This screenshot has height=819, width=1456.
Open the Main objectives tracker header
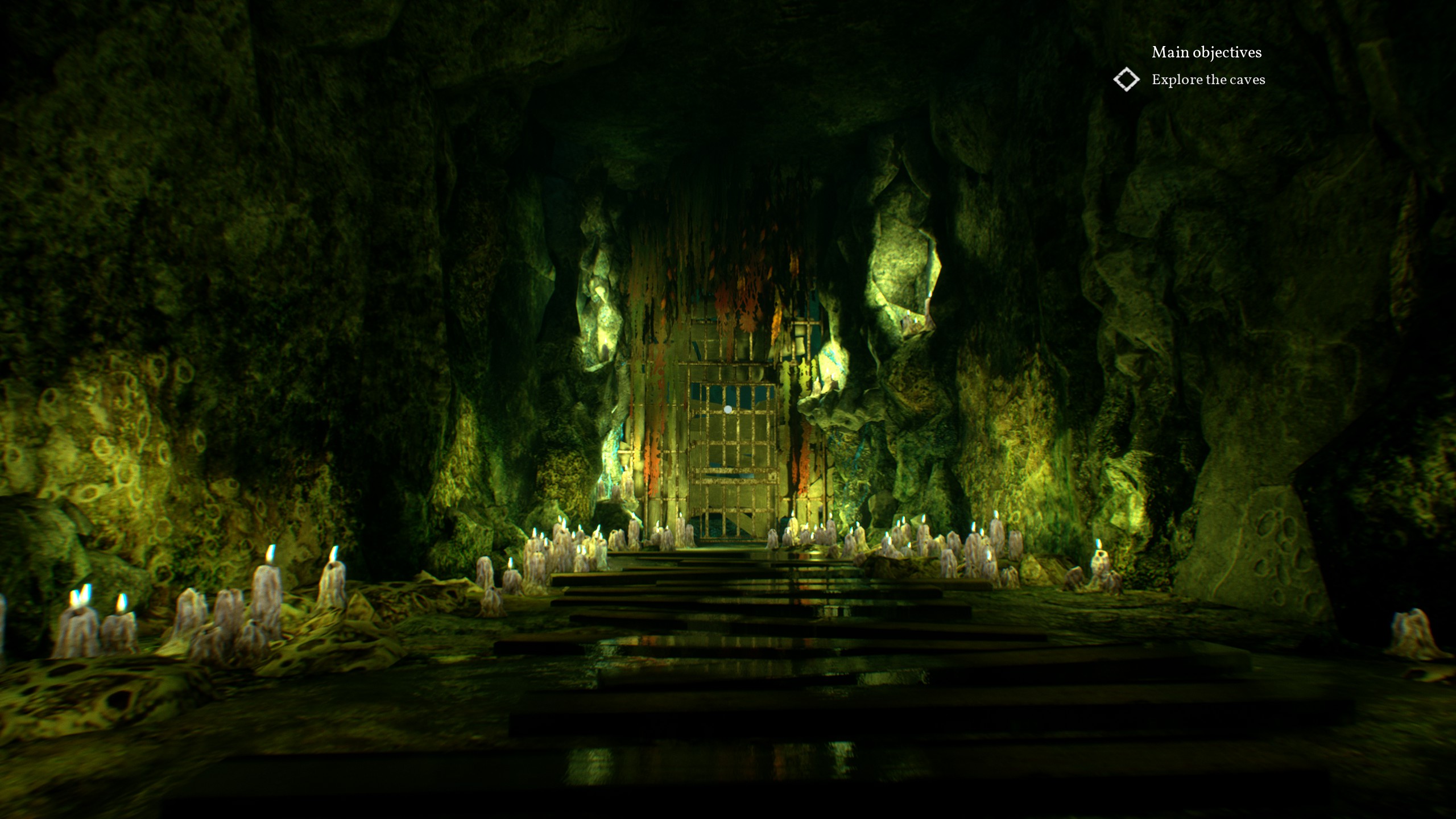tap(1206, 52)
